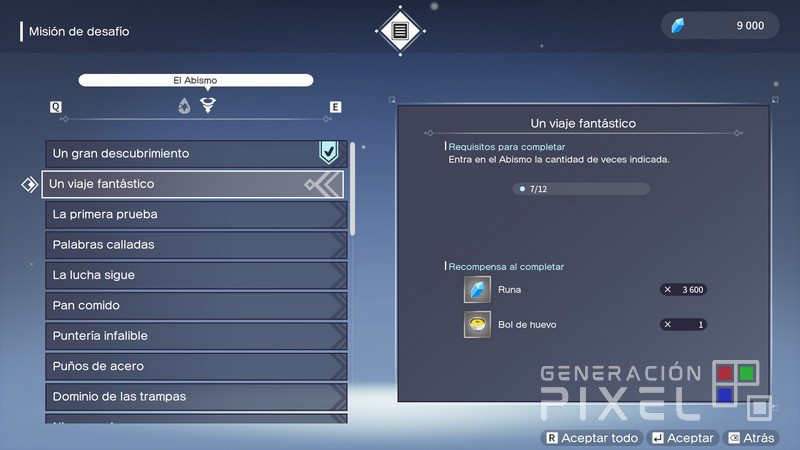
Task: Select the Bol de huevo reward icon
Action: coord(477,325)
